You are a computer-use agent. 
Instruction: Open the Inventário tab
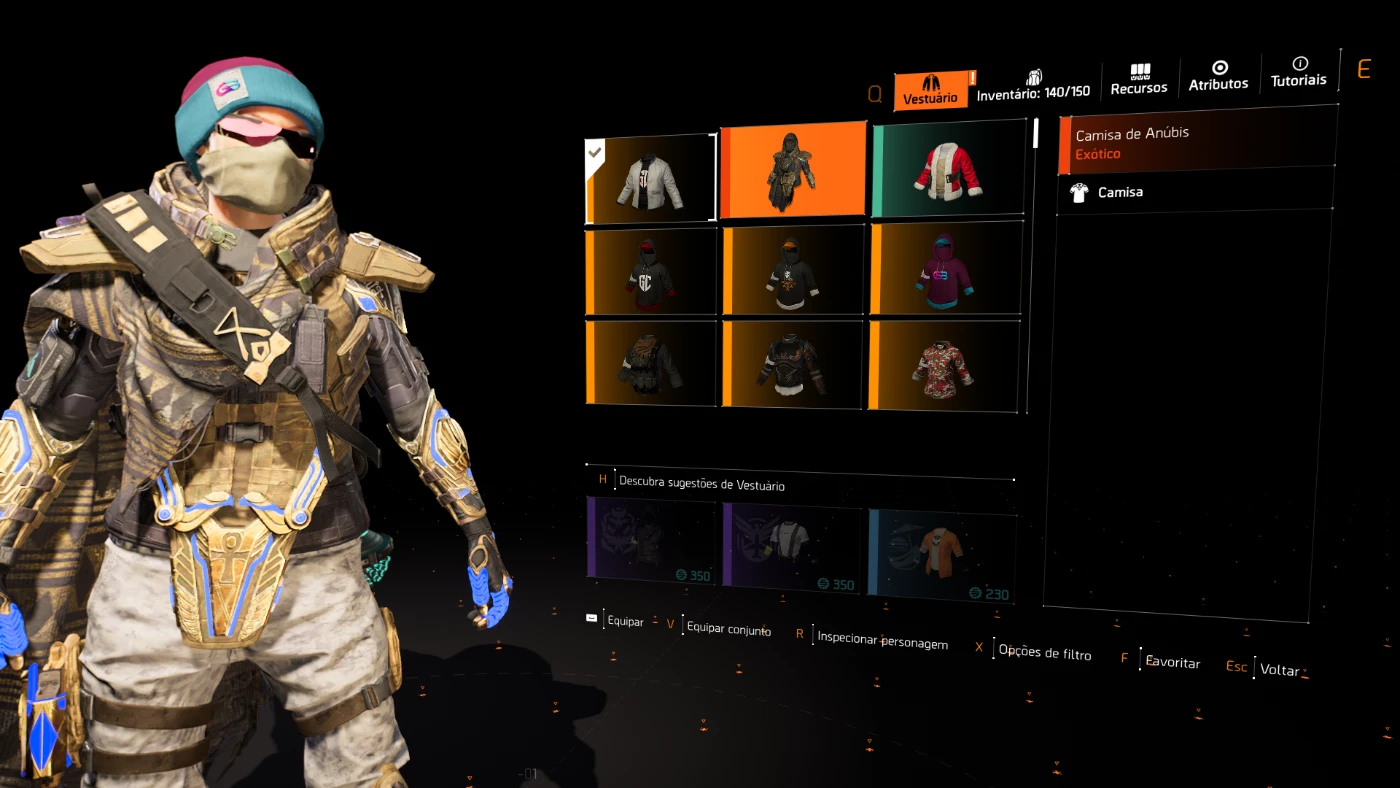coord(1033,85)
